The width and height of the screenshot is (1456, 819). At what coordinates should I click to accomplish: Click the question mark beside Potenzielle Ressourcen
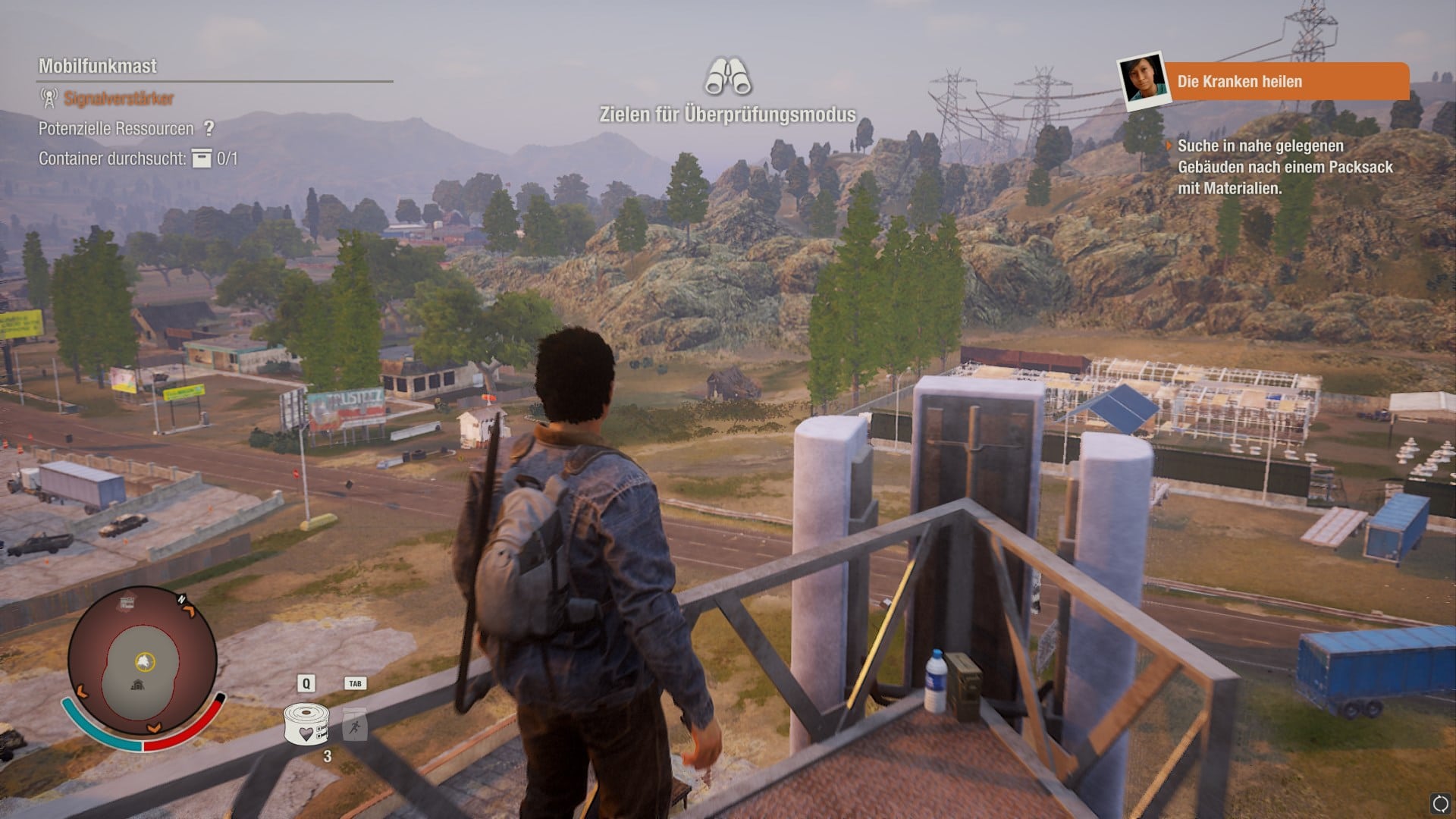tap(209, 128)
